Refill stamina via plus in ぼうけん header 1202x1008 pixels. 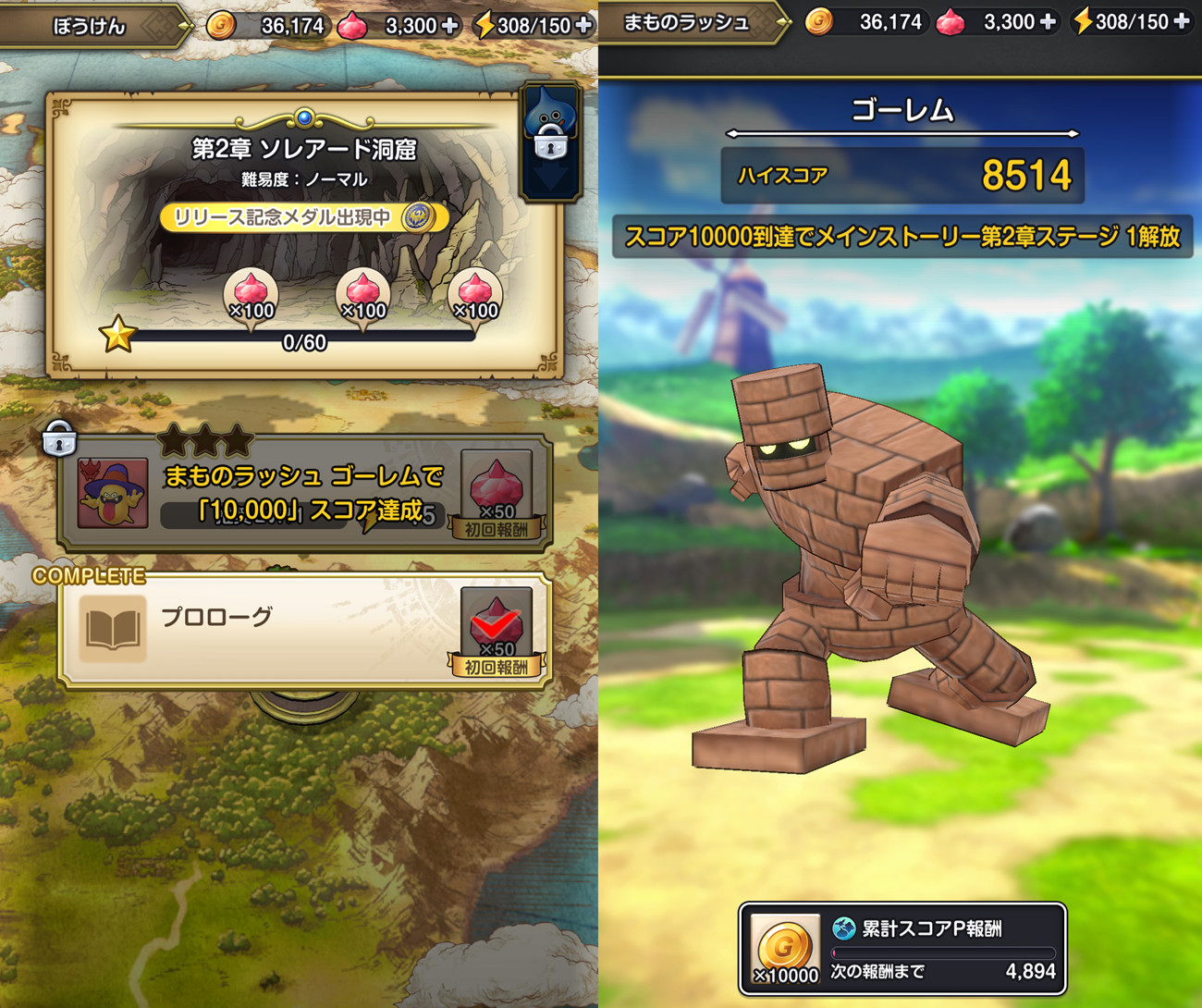(583, 25)
